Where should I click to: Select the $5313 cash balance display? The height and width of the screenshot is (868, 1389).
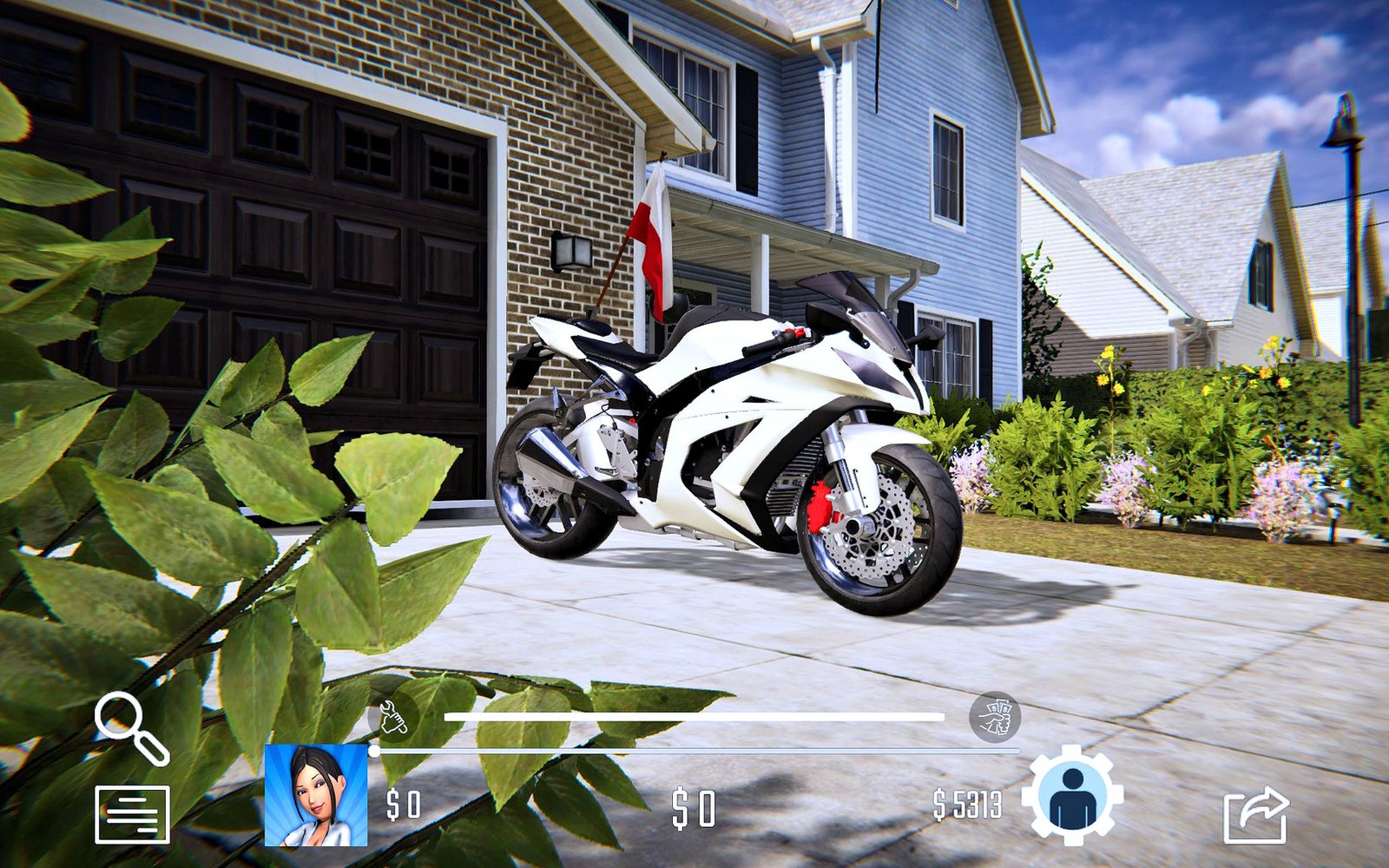coord(968,806)
